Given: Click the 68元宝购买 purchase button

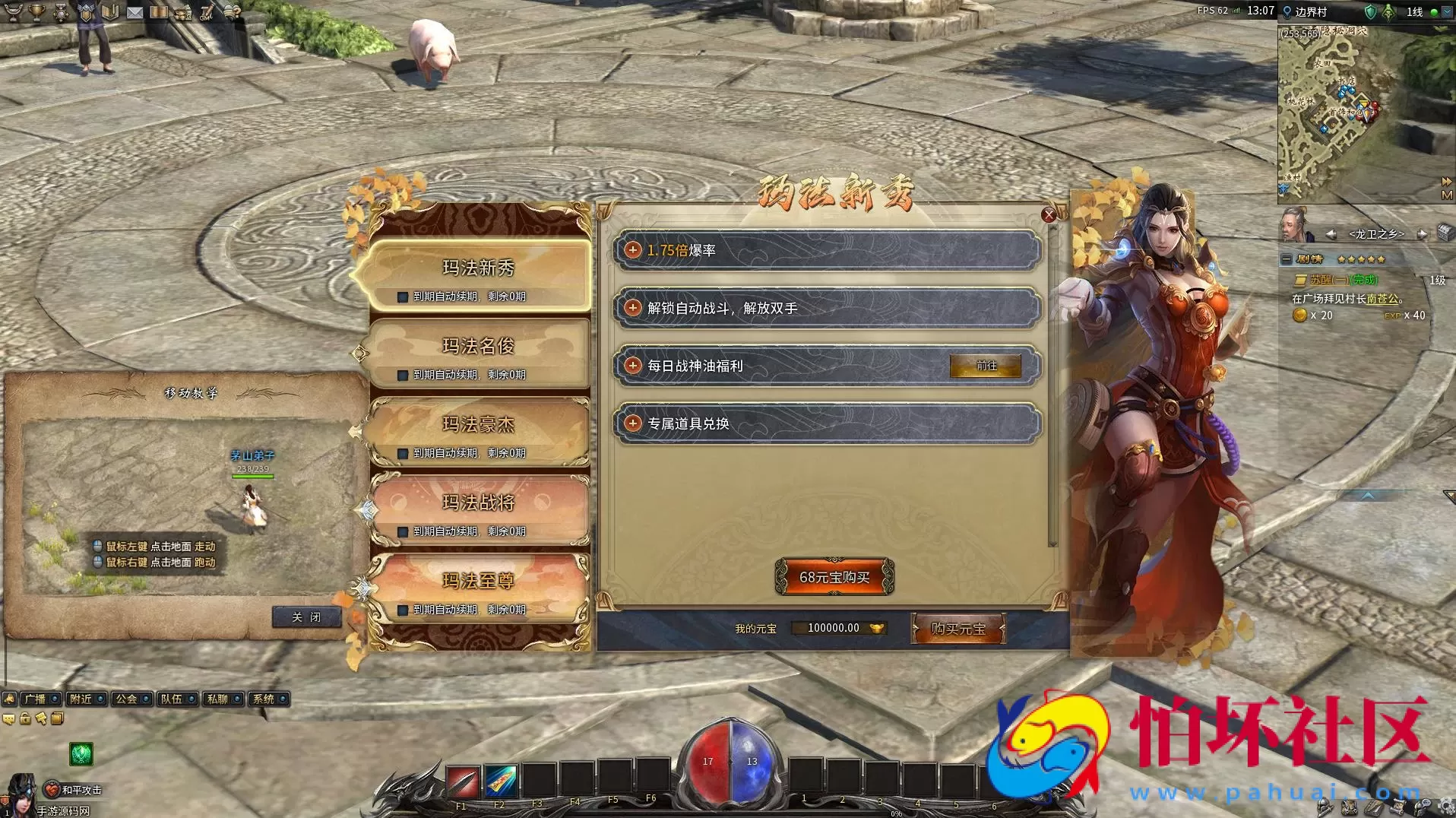Looking at the screenshot, I should (834, 576).
